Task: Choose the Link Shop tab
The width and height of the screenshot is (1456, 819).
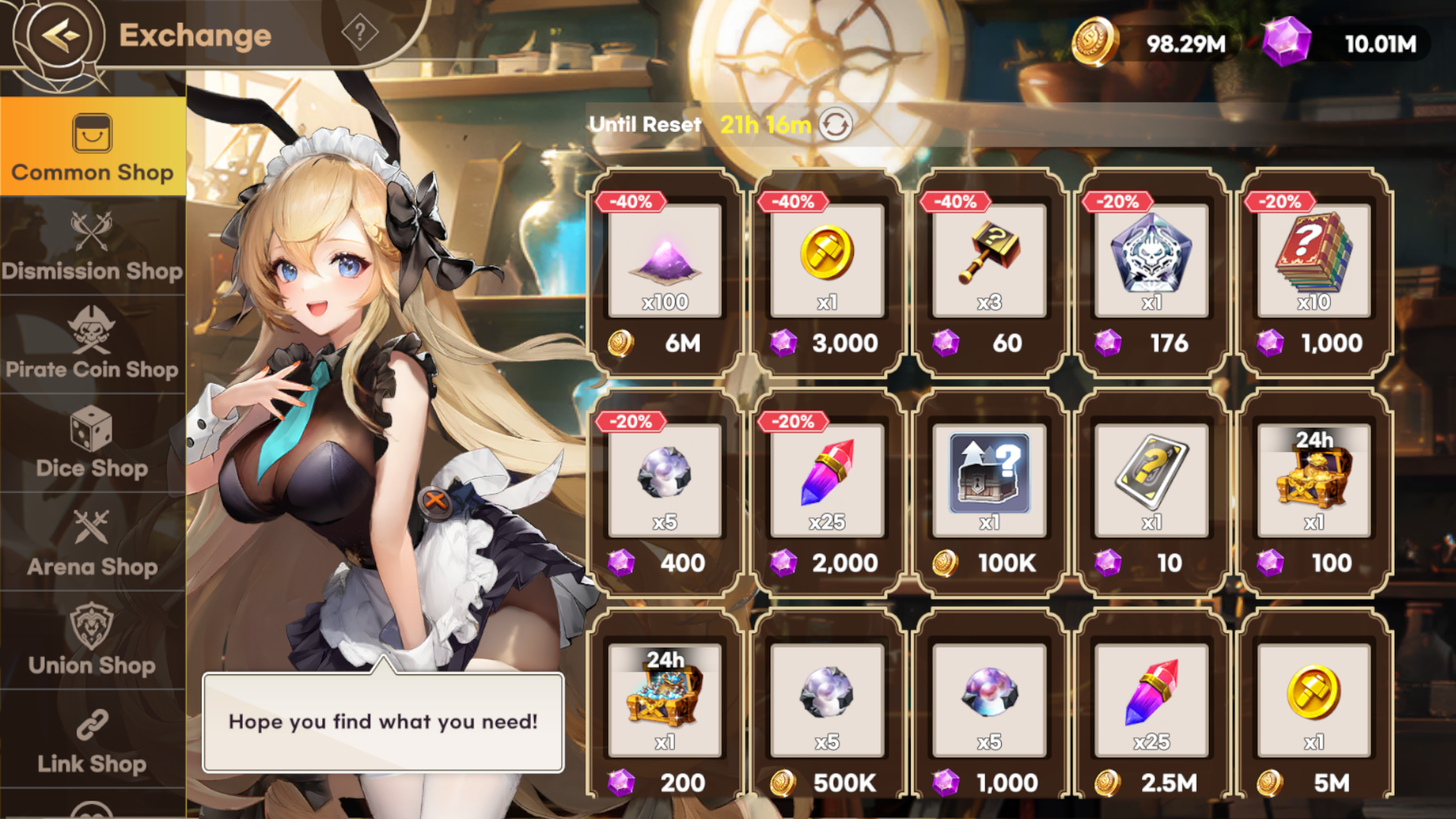Action: click(93, 741)
